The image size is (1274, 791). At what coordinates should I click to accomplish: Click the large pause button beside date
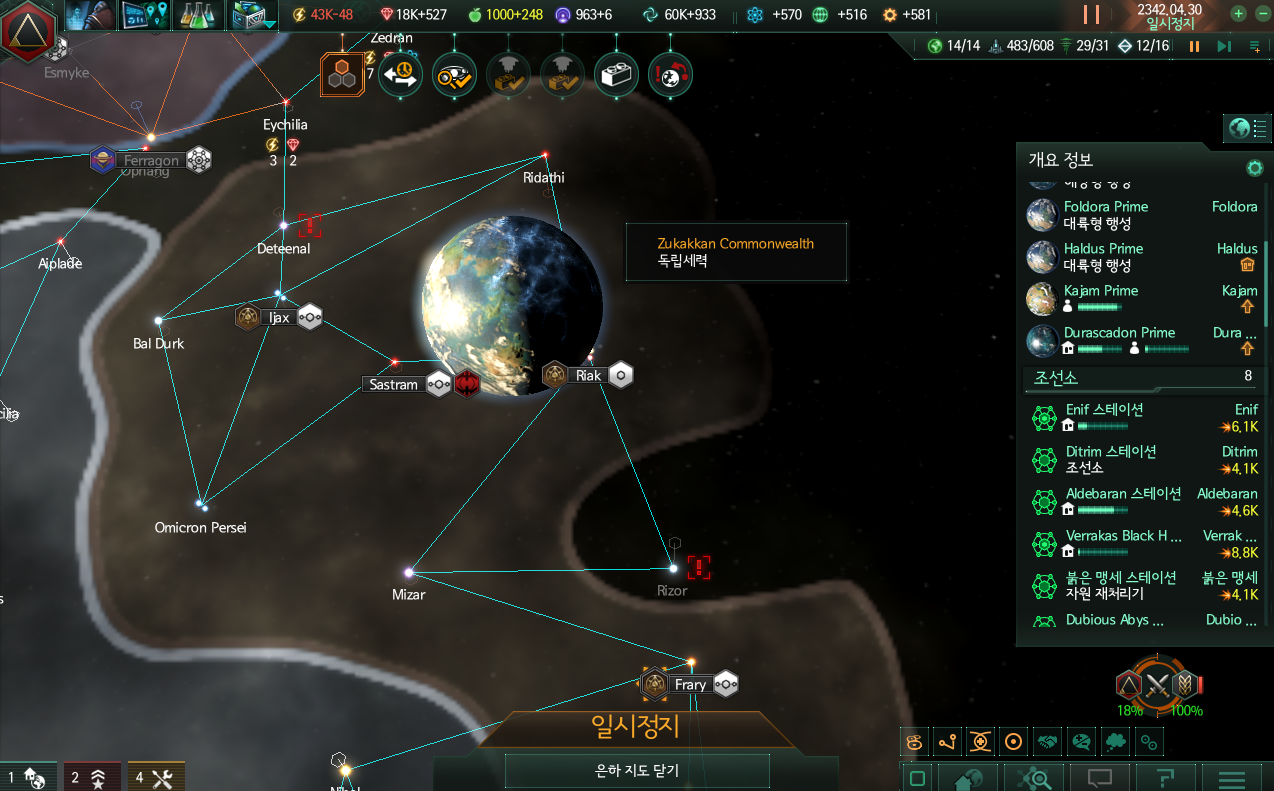pos(1091,15)
